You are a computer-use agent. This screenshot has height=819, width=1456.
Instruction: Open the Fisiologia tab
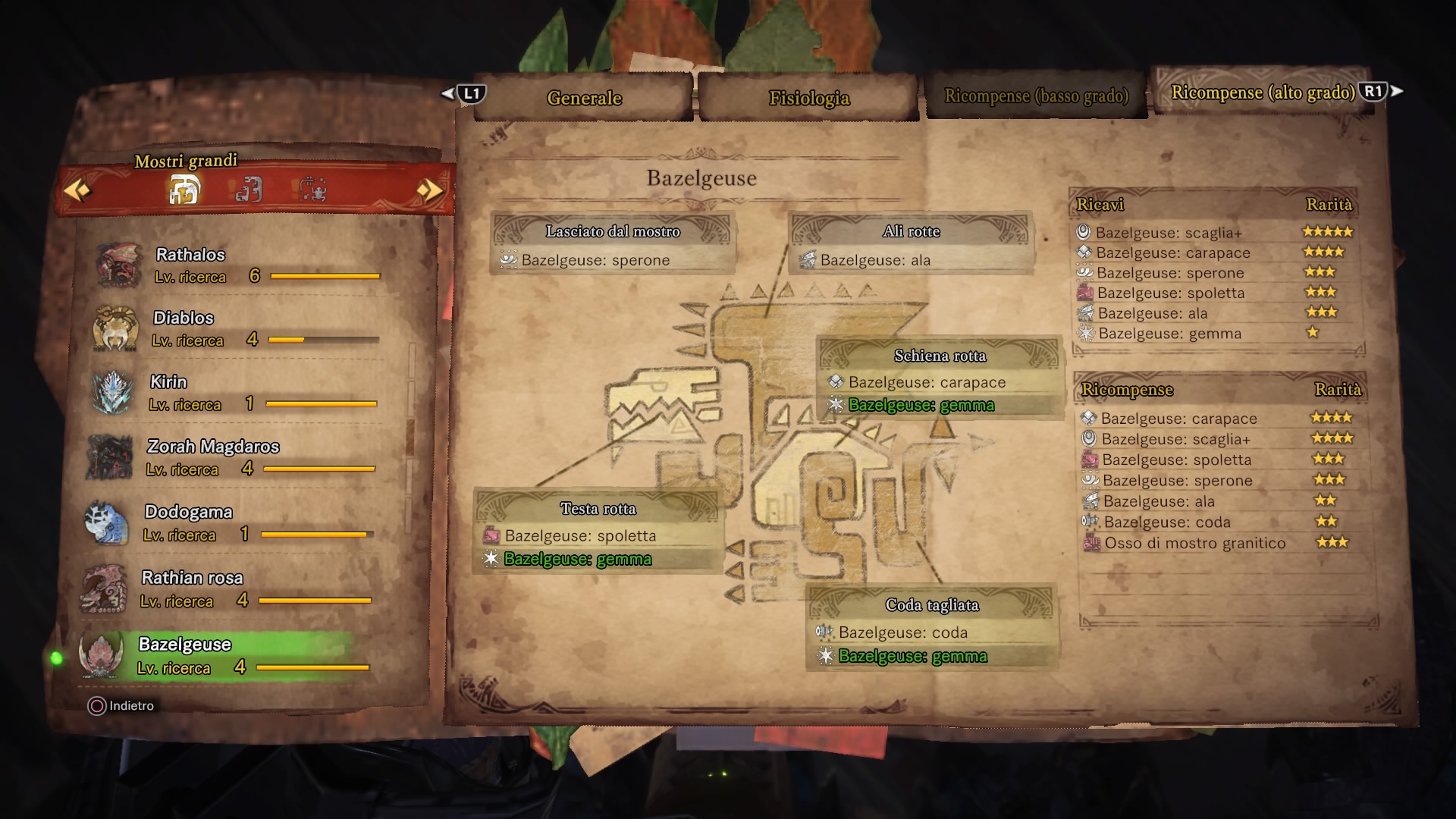pos(808,98)
